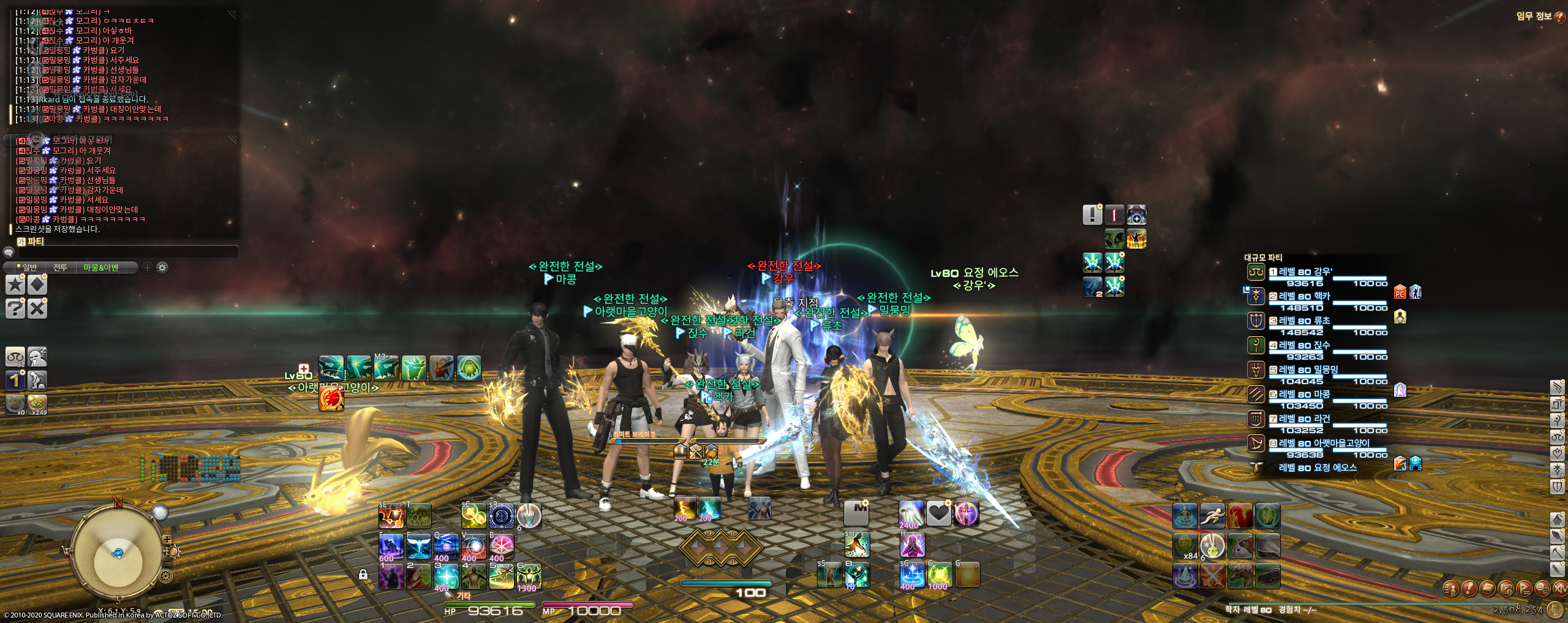
Task: Add a new chat tab with plus button
Action: coord(148,268)
